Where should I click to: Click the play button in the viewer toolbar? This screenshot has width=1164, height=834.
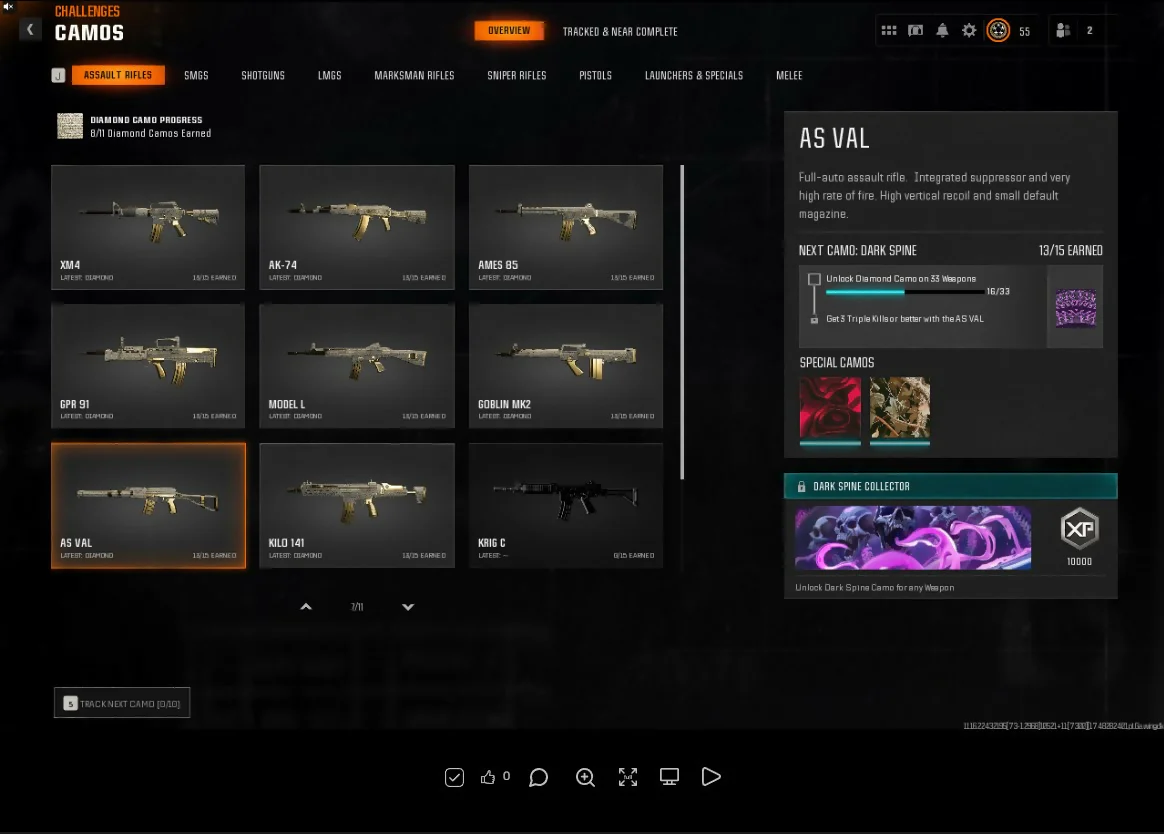pos(711,777)
